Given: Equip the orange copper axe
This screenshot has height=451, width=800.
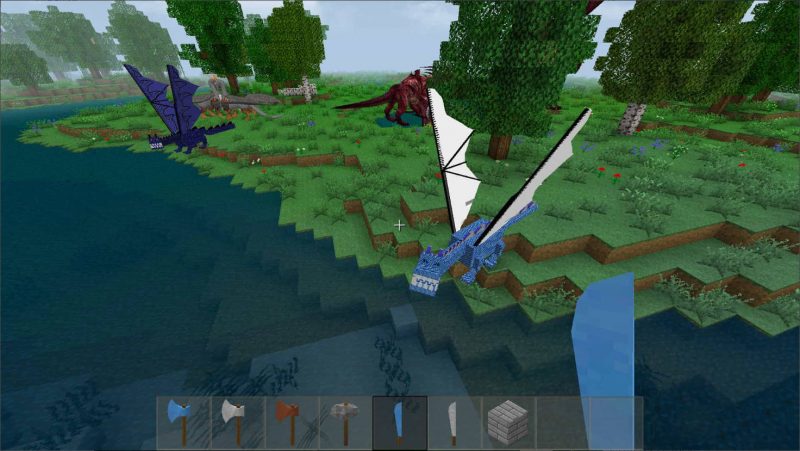Looking at the screenshot, I should tap(291, 421).
